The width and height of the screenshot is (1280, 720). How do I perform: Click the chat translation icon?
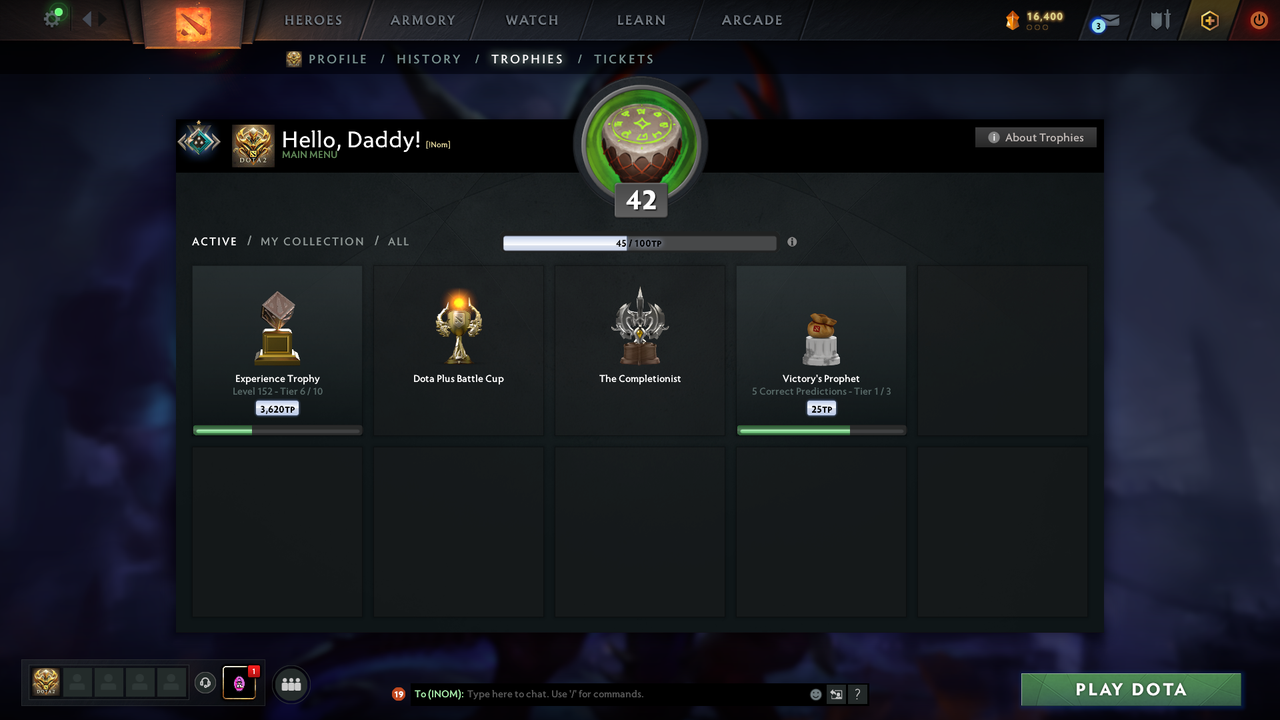click(836, 693)
